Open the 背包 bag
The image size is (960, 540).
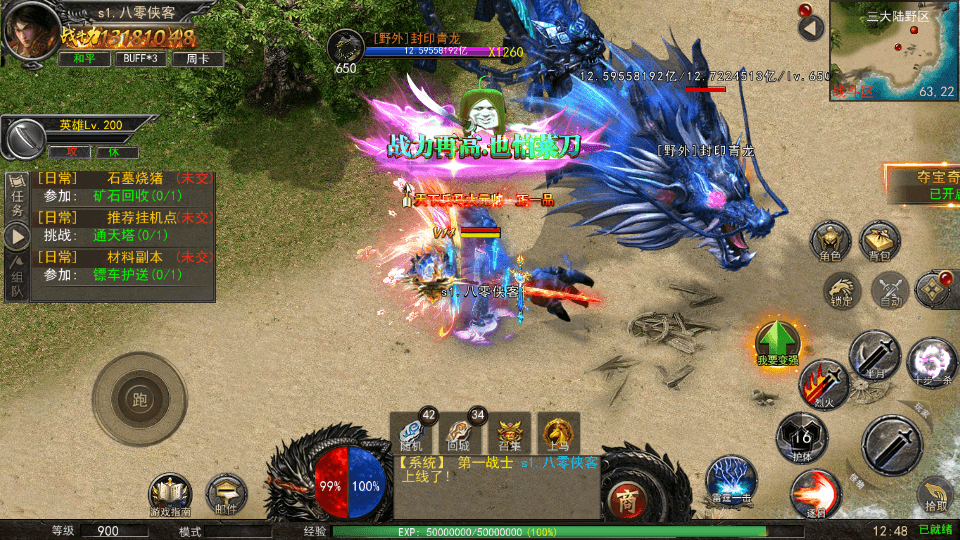coord(879,242)
